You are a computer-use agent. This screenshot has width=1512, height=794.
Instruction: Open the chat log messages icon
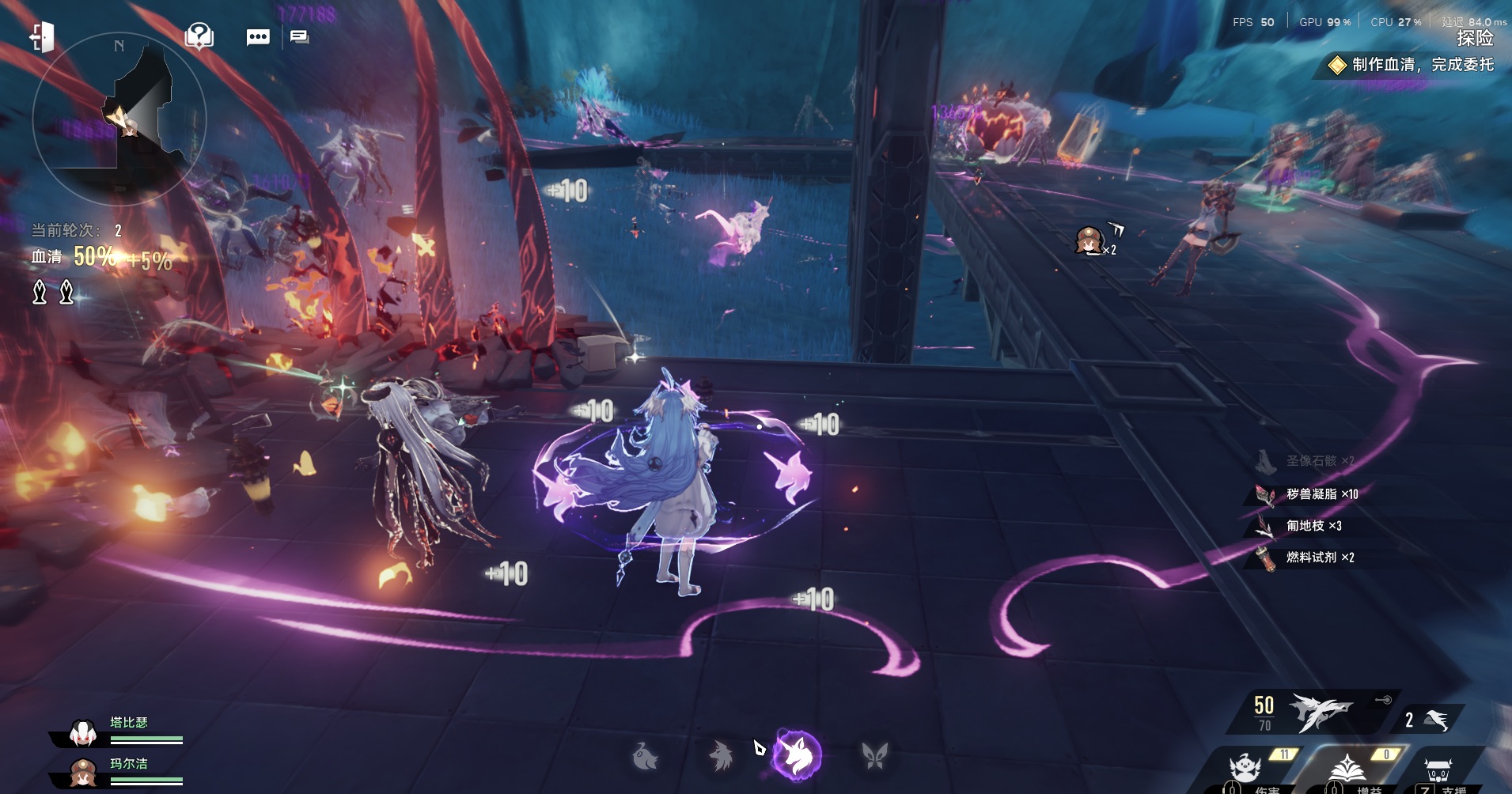(x=299, y=37)
